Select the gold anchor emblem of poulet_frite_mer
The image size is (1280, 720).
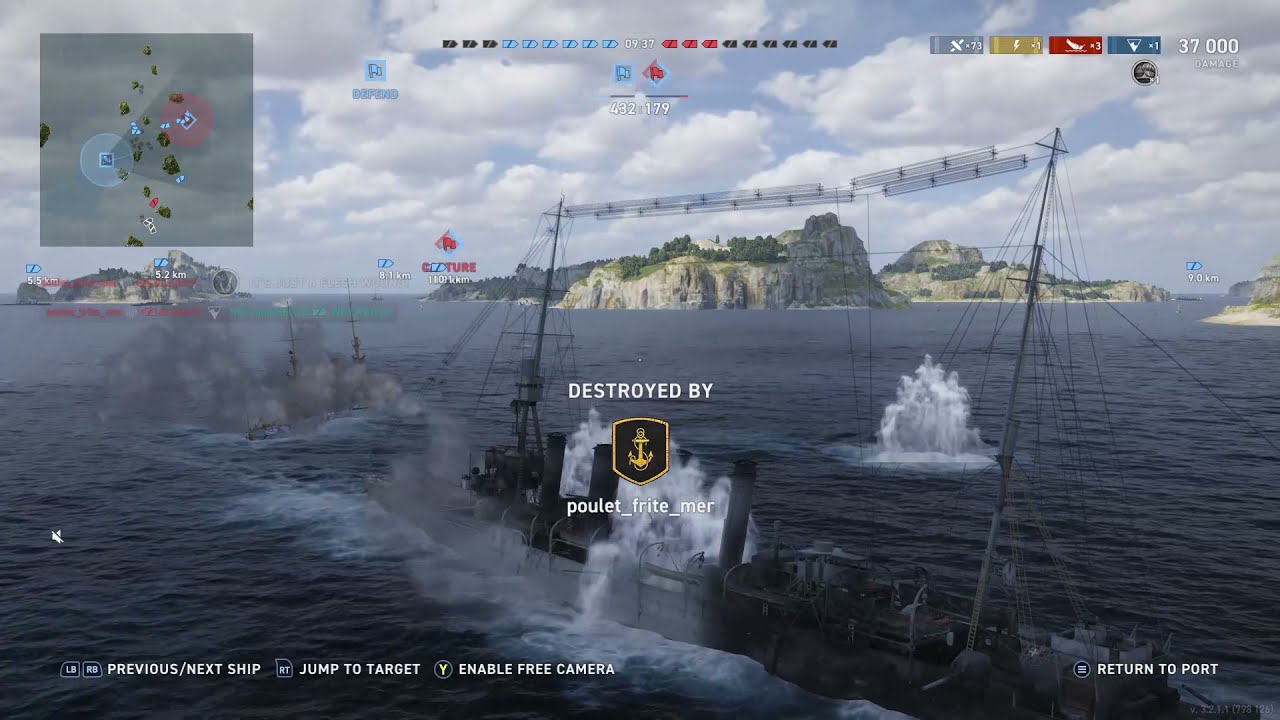tap(640, 451)
